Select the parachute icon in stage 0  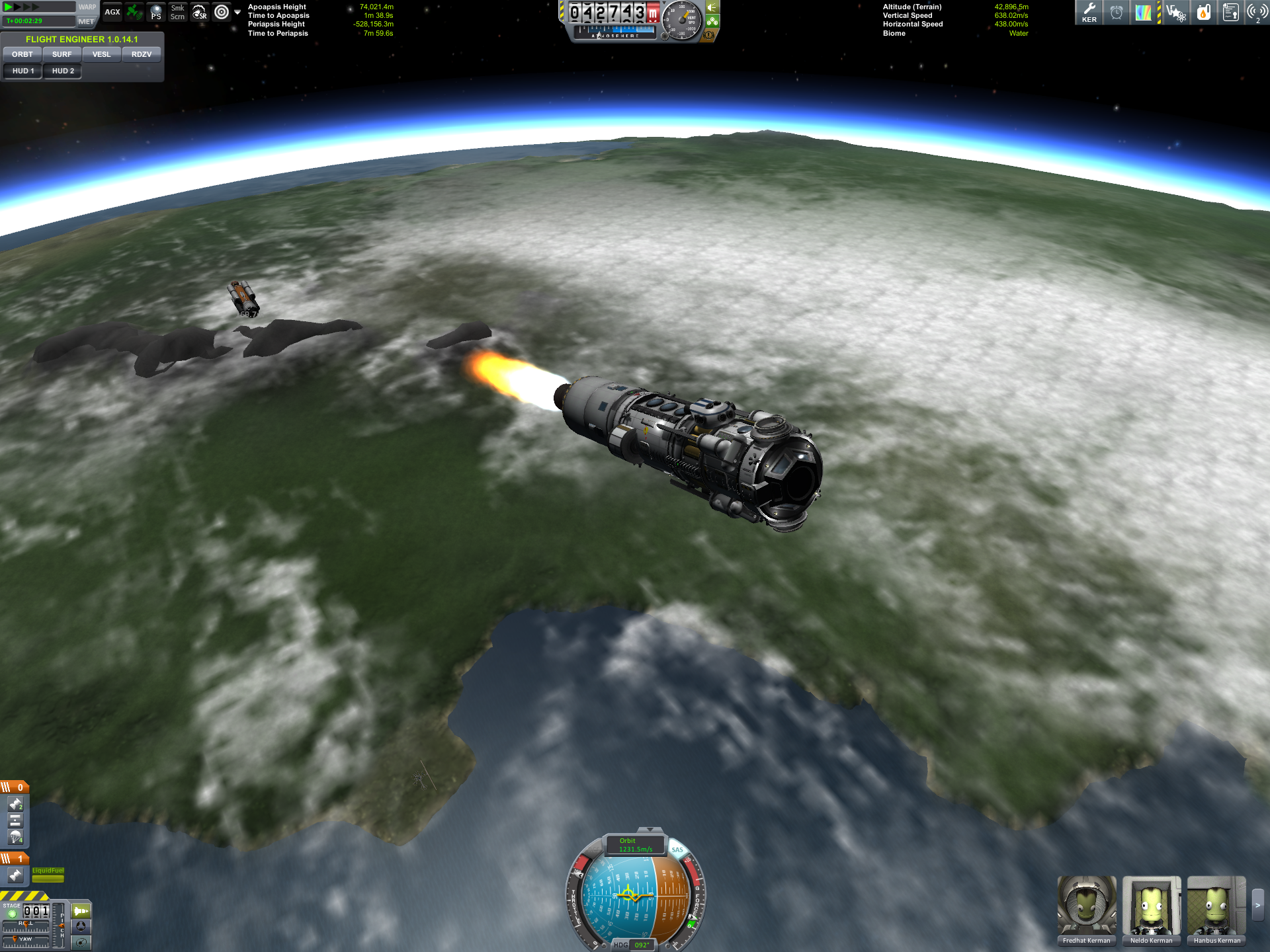click(x=15, y=838)
